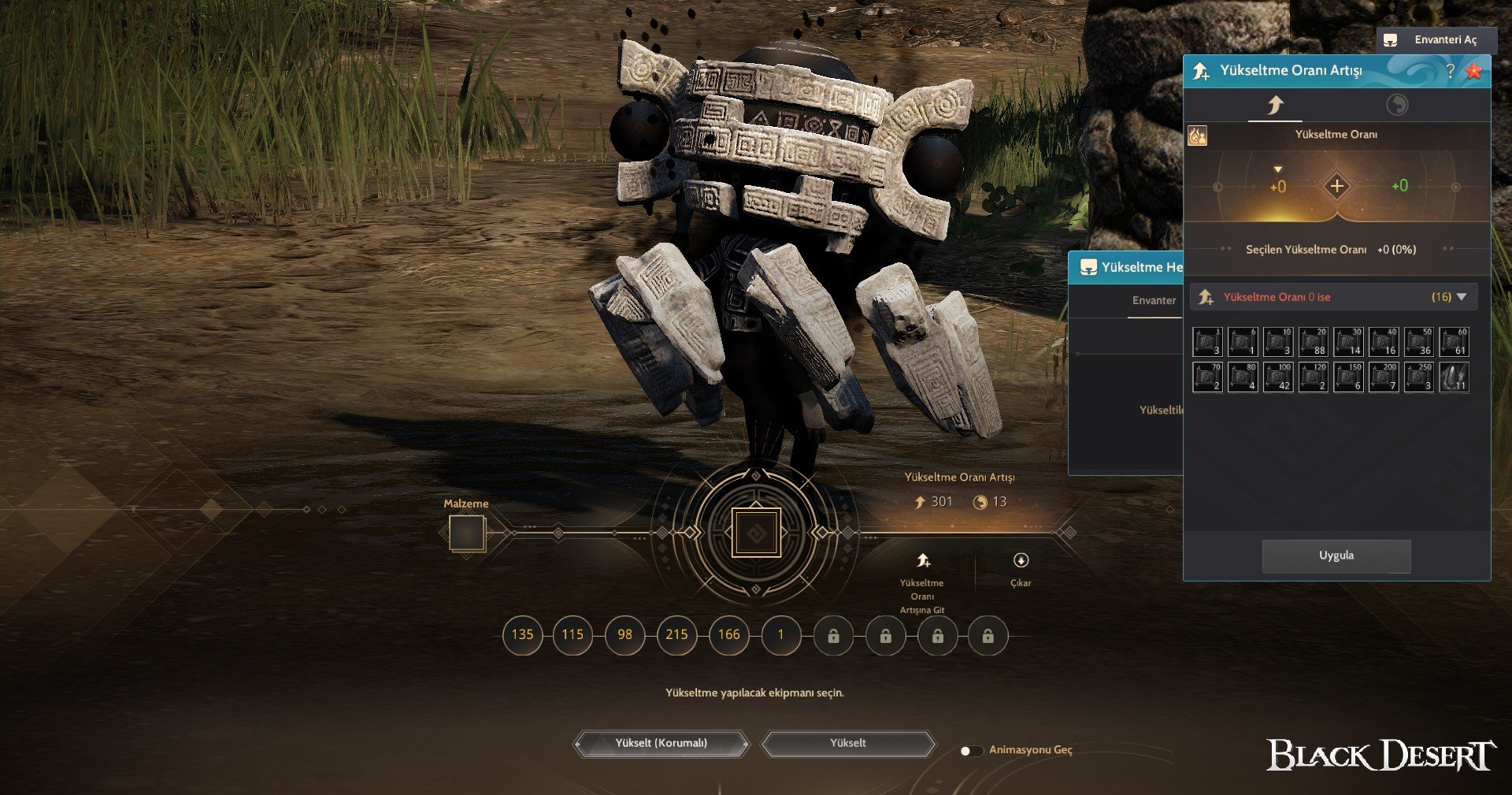1512x795 pixels.
Task: Expand the Yükseltme Oranı 0 ise dropdown
Action: (x=1462, y=297)
